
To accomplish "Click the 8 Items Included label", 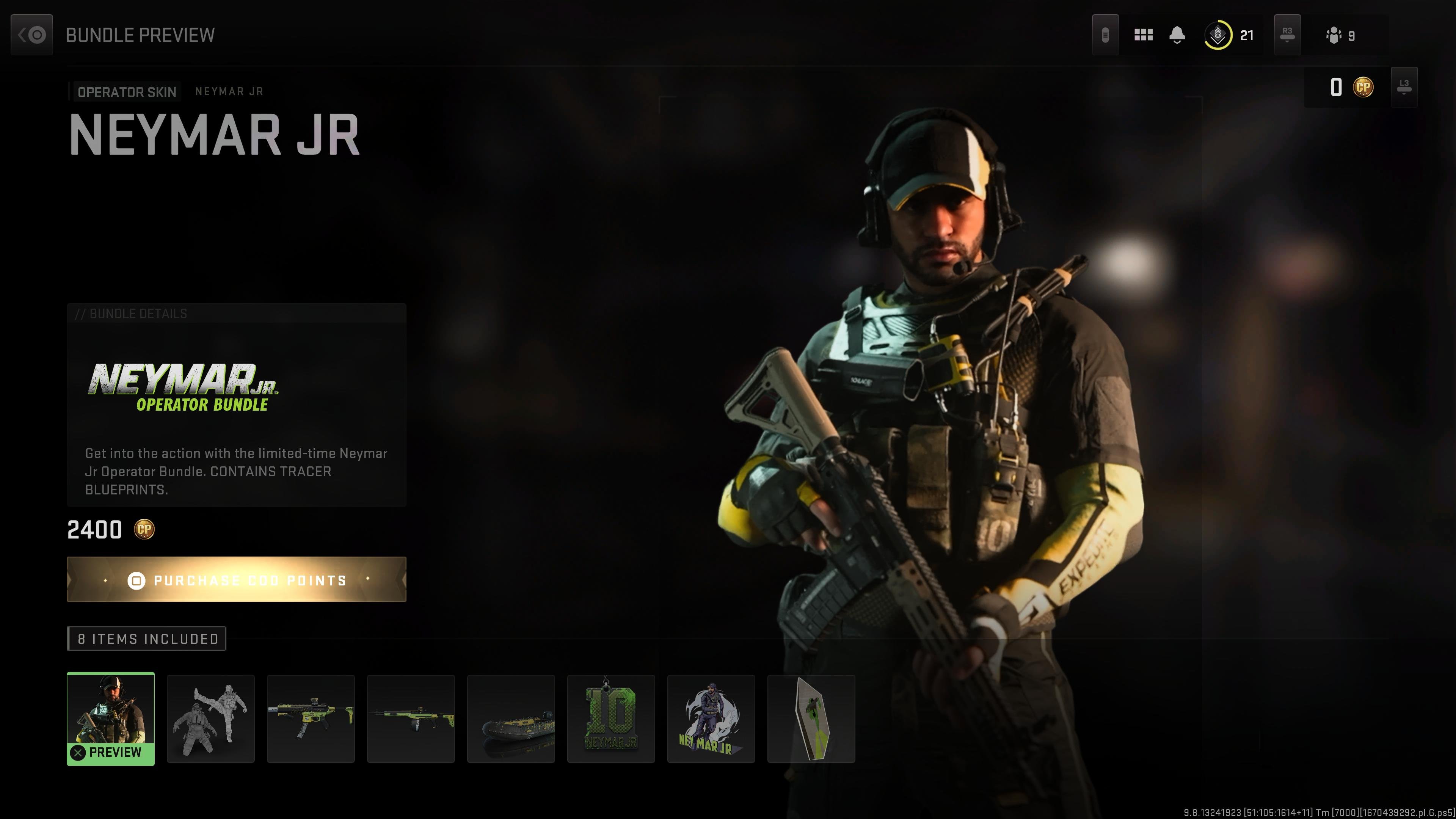I will point(146,639).
